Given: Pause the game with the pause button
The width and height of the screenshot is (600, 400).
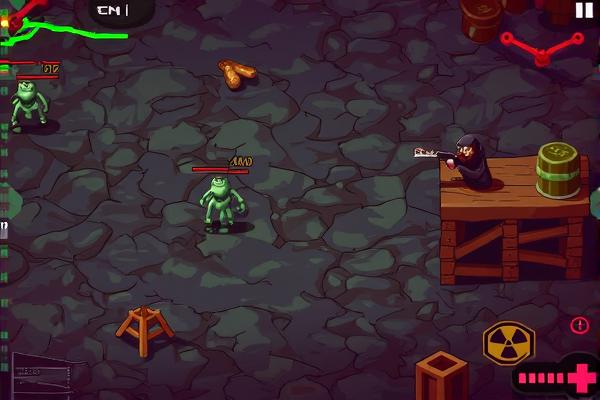Looking at the screenshot, I should click(x=584, y=10).
